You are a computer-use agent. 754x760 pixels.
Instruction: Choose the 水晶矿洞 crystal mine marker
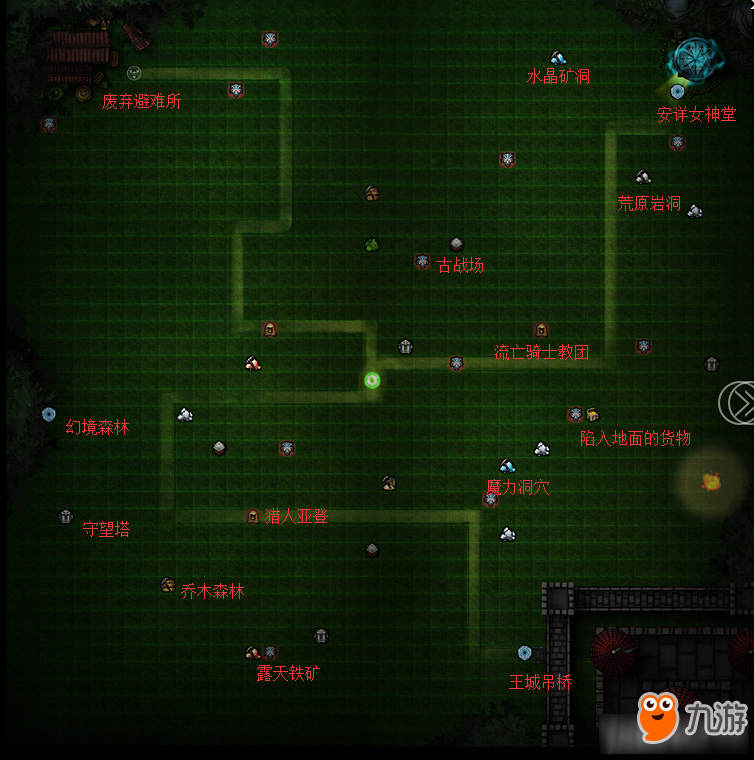coord(557,58)
